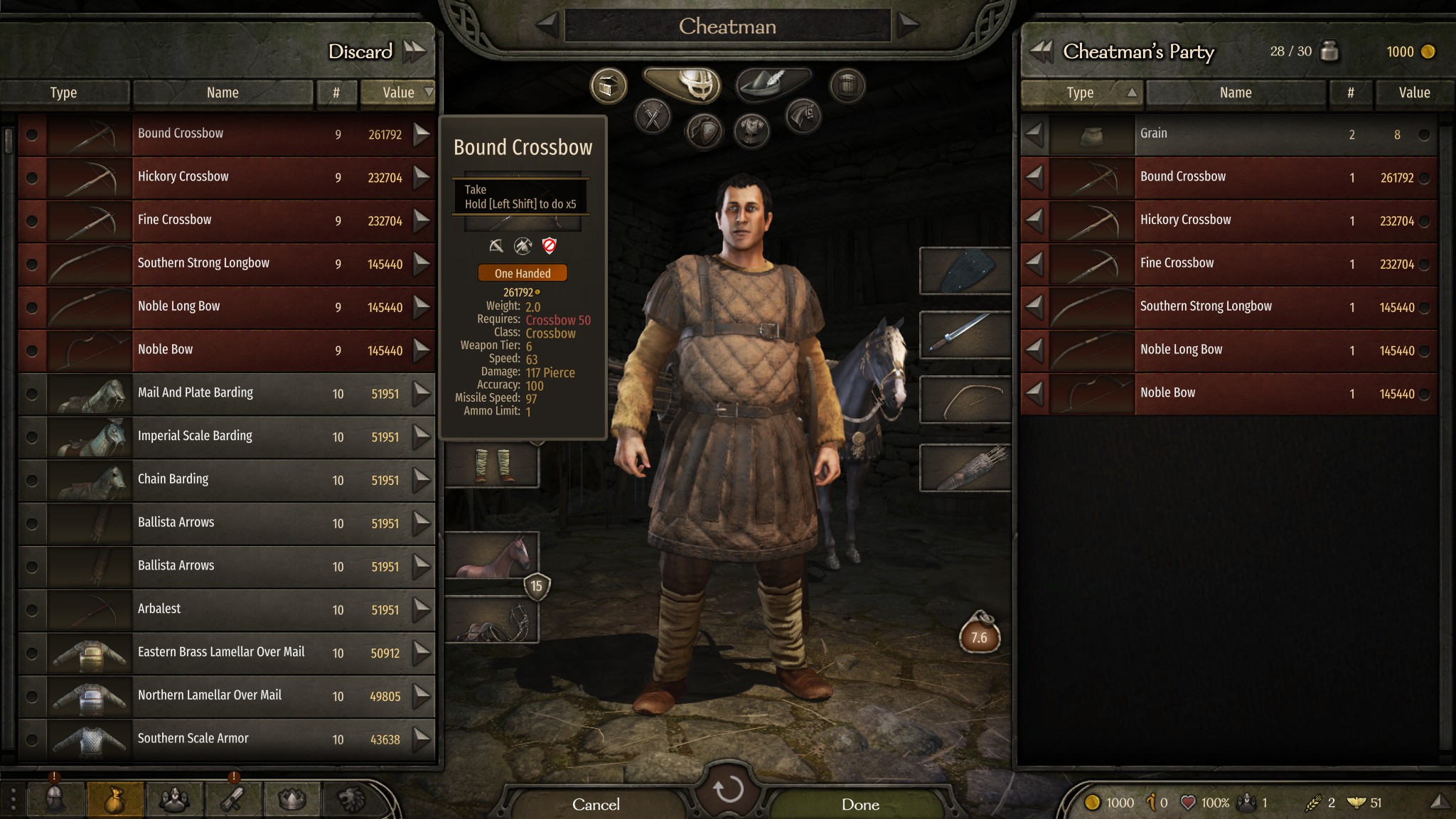Show all items with the chest filter icon
Image resolution: width=1456 pixels, height=819 pixels.
click(609, 85)
